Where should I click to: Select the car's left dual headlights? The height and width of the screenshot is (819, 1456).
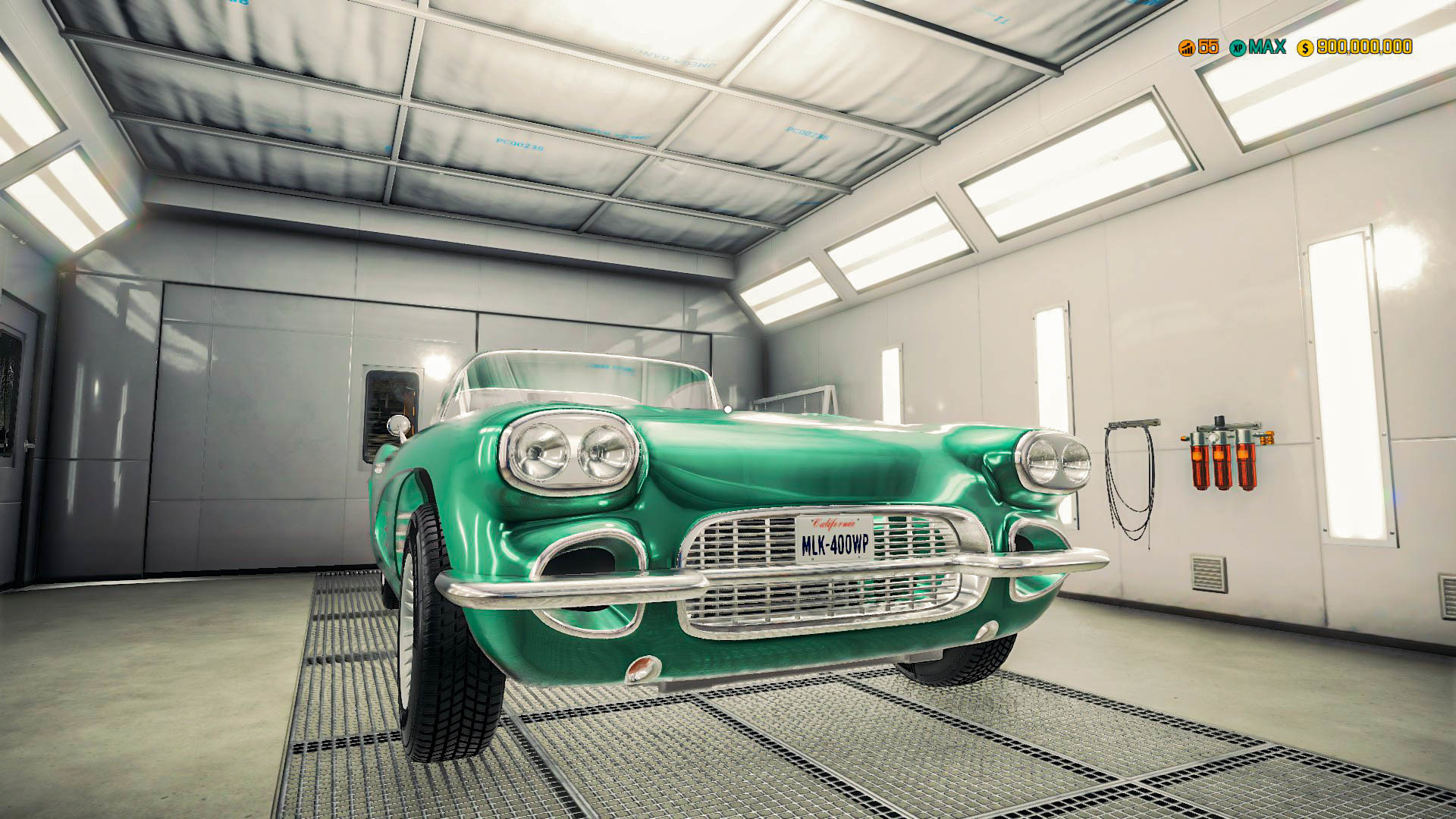click(570, 453)
